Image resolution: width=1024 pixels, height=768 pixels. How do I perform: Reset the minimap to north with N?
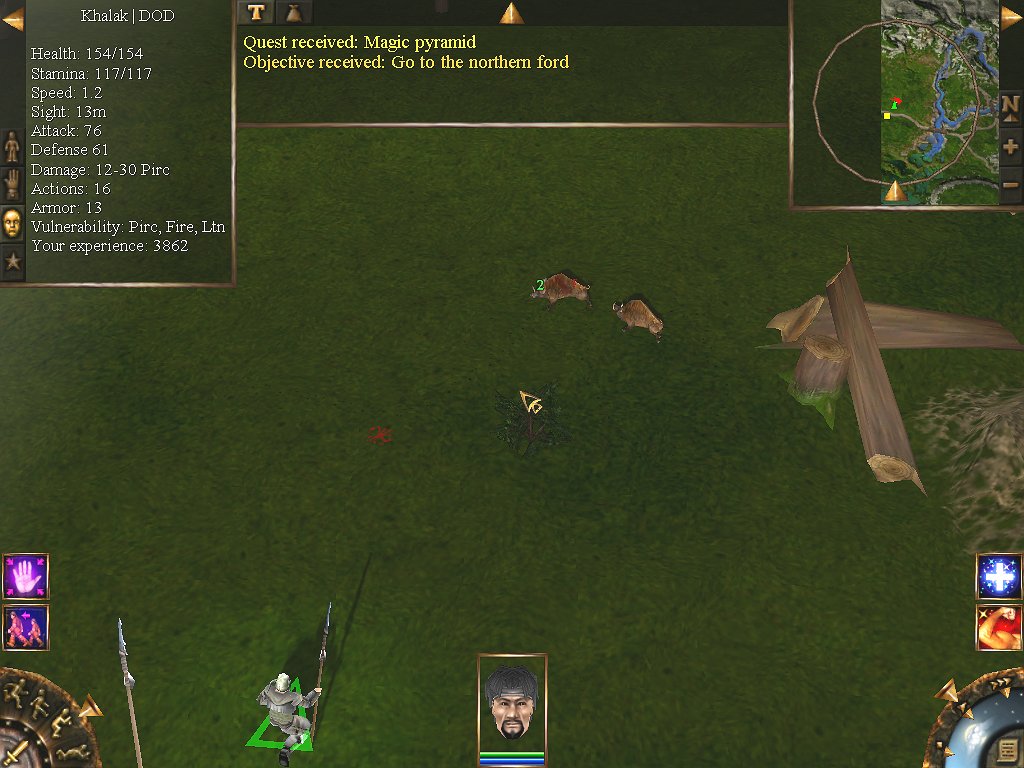1010,105
